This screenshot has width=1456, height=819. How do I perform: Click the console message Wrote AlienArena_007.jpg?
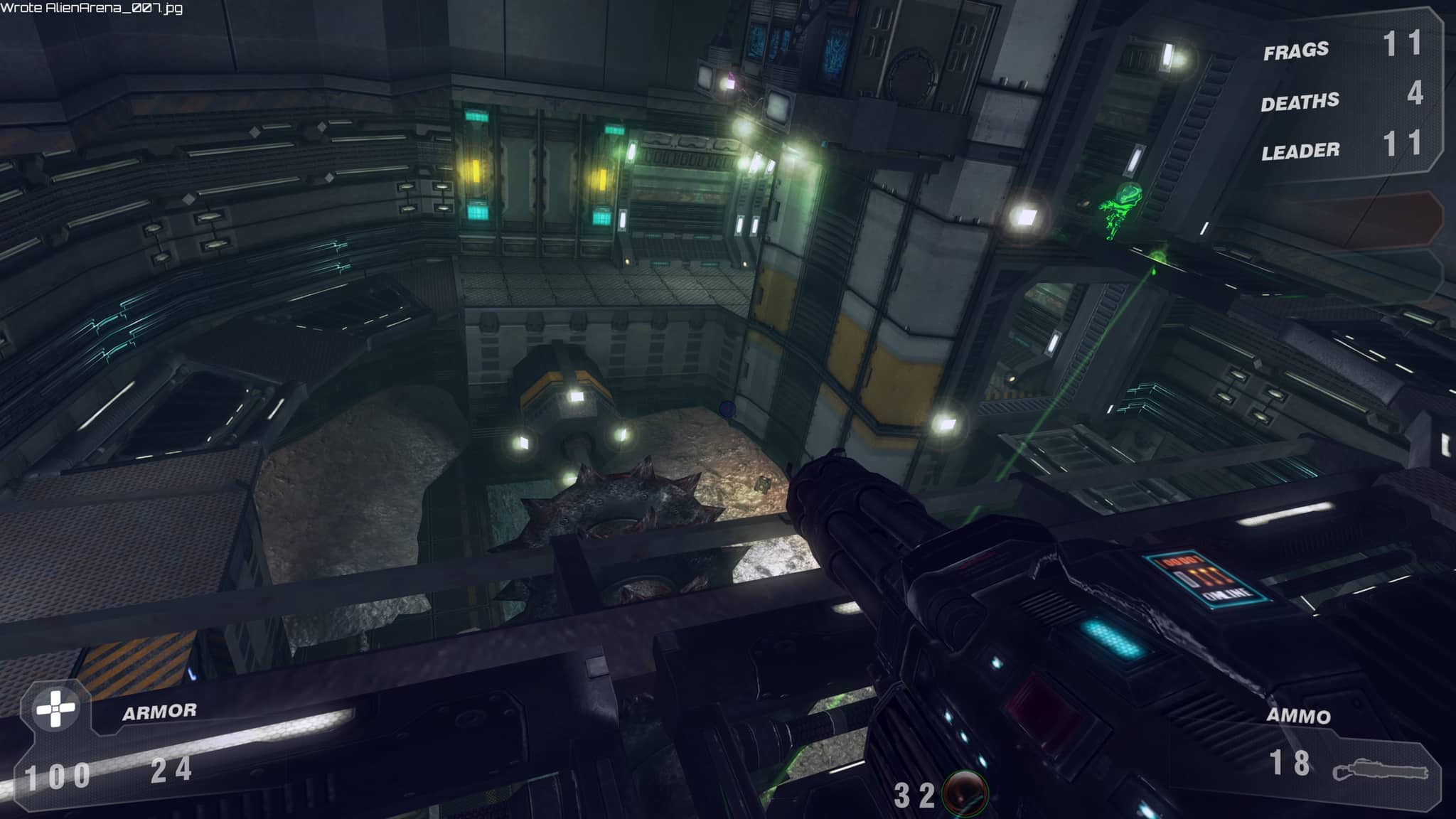pyautogui.click(x=92, y=10)
